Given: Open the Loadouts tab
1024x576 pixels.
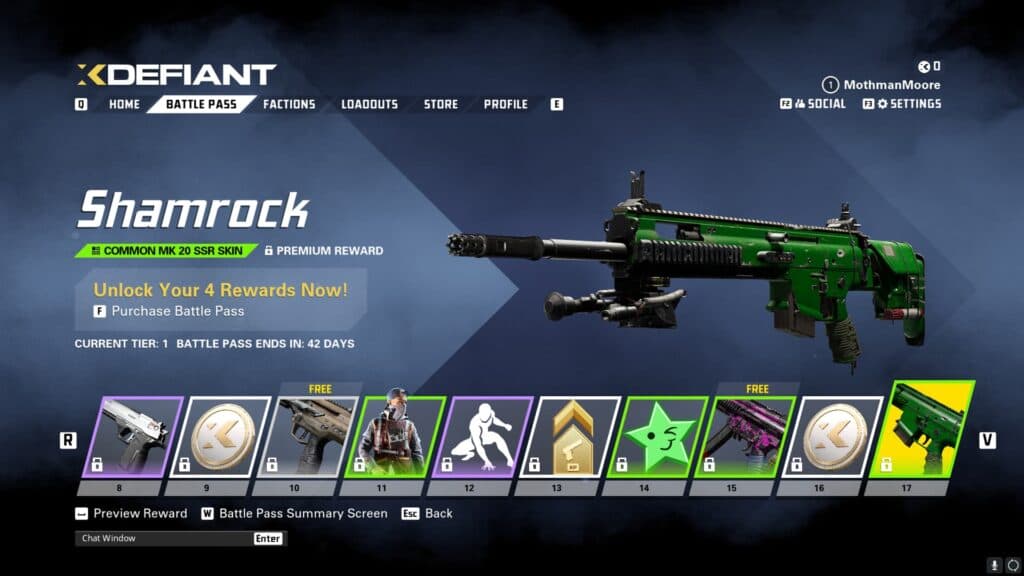Looking at the screenshot, I should point(369,104).
